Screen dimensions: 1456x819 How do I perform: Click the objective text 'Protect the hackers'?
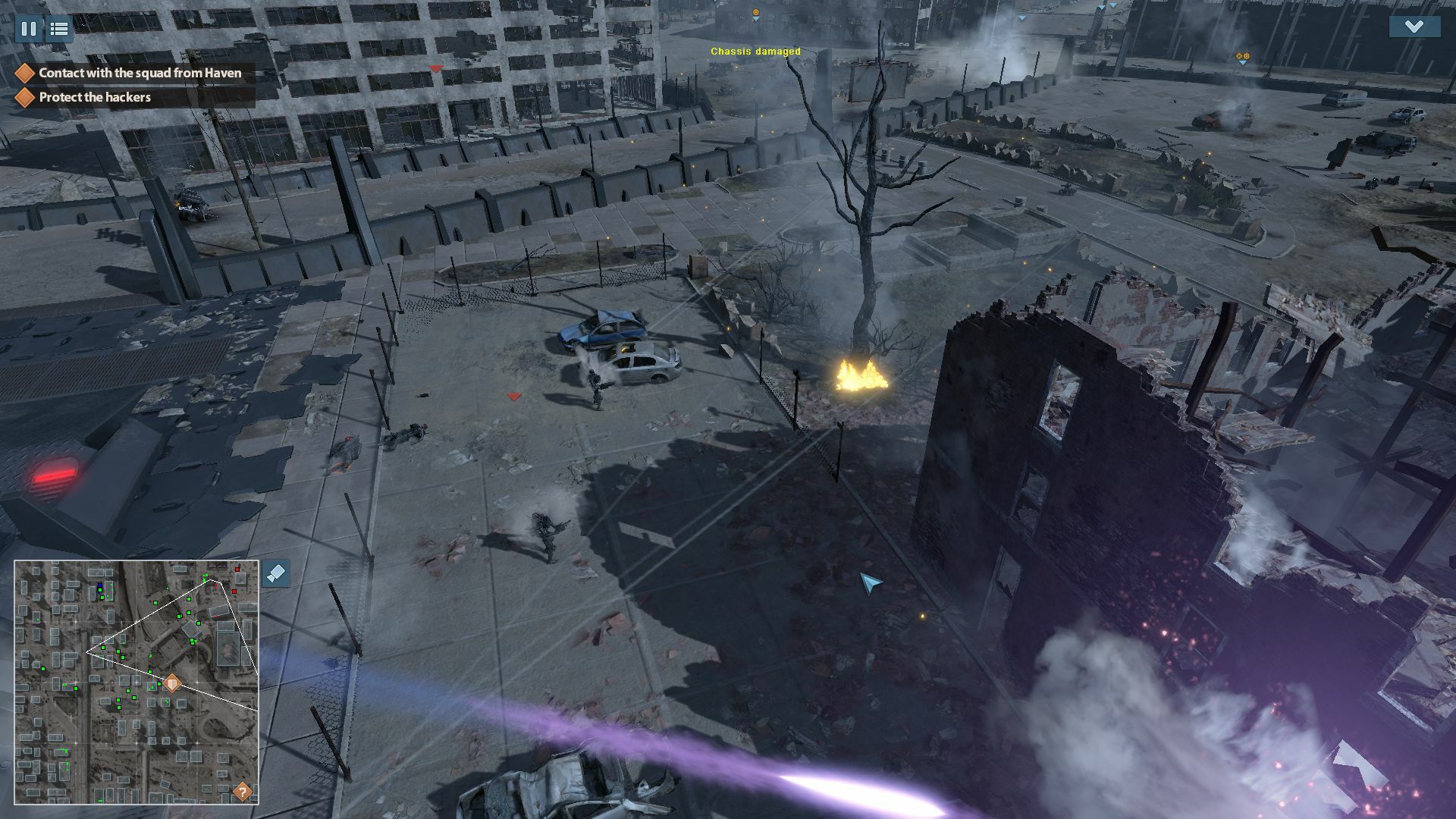tap(96, 97)
